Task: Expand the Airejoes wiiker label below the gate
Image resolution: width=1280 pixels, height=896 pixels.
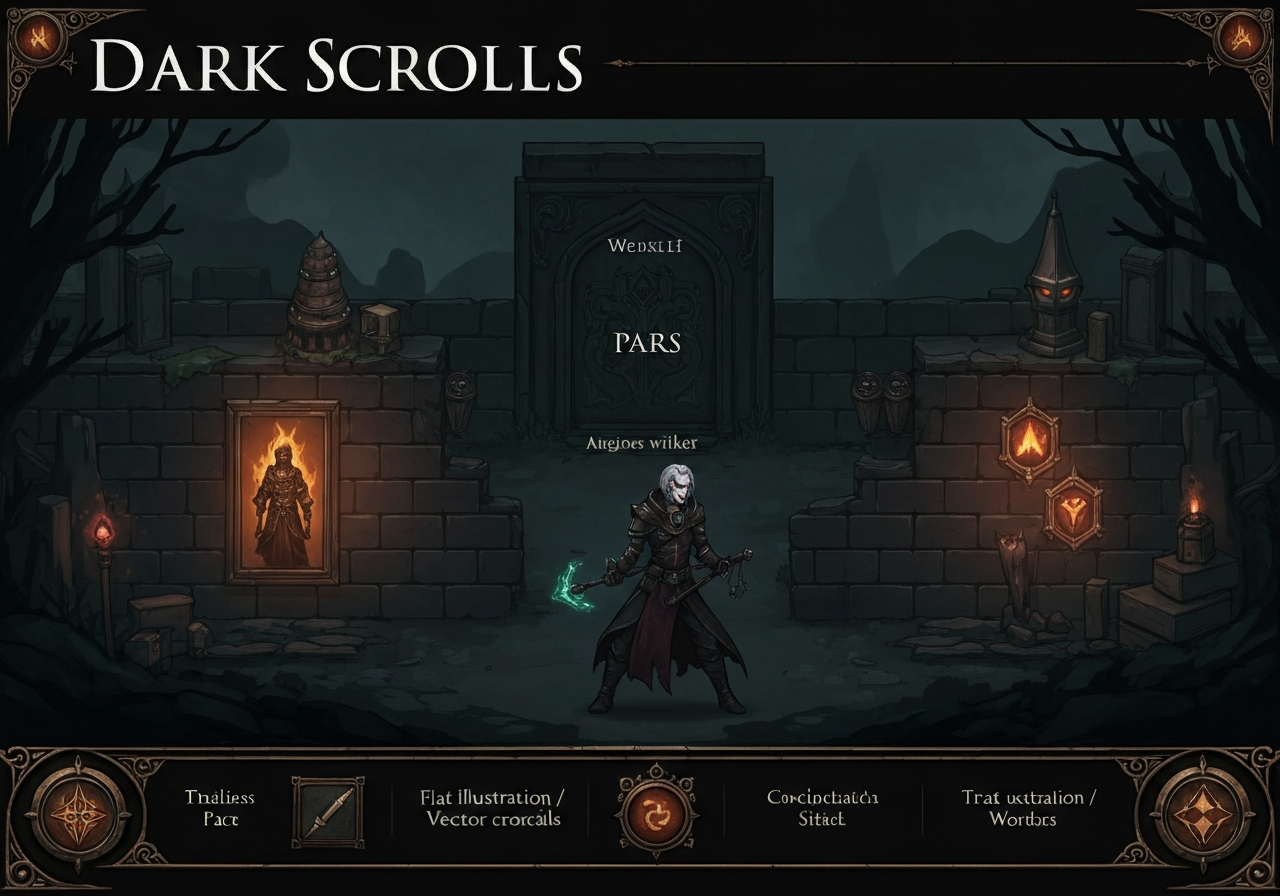Action: (x=640, y=441)
